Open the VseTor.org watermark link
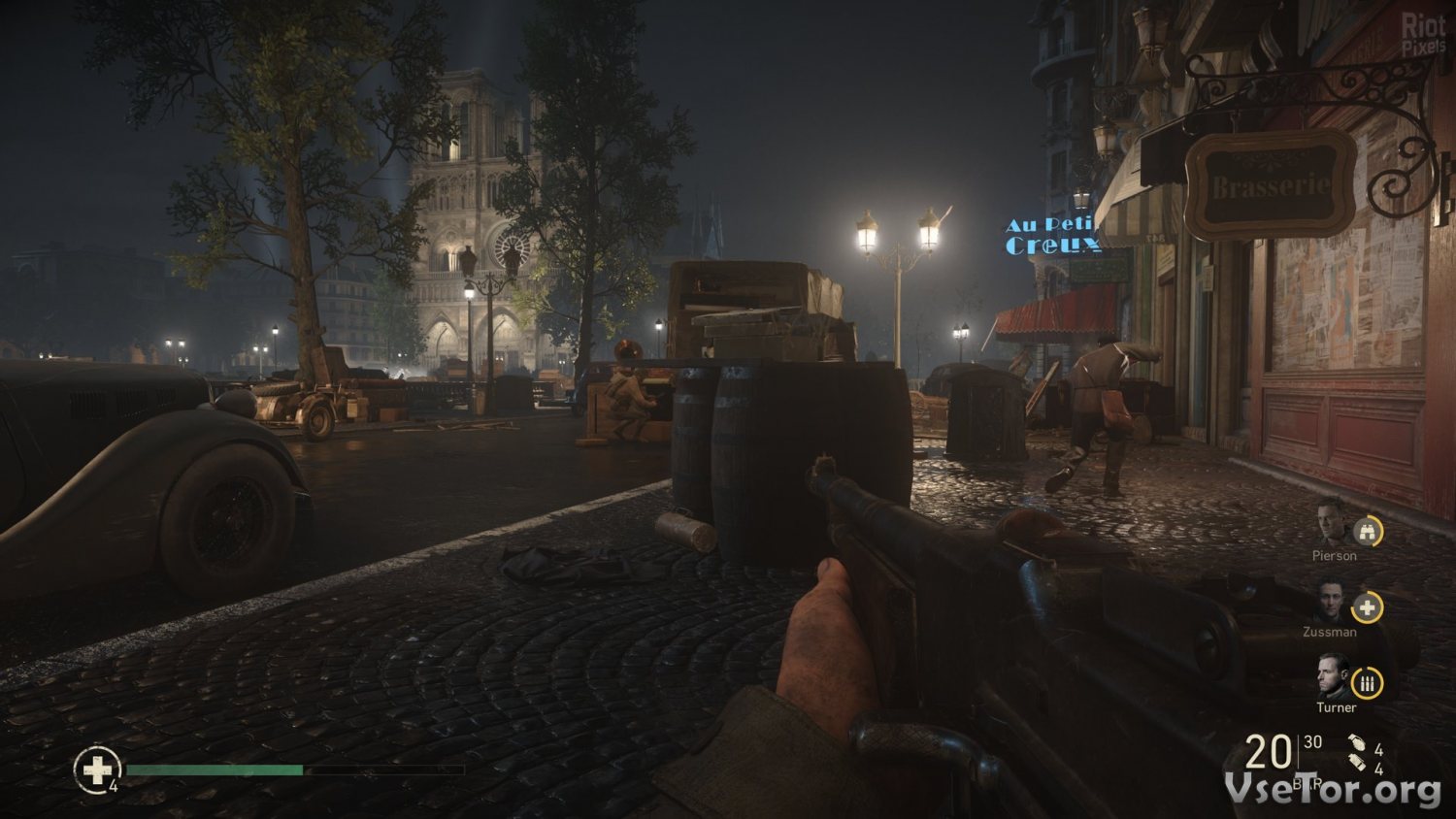 point(1332,789)
